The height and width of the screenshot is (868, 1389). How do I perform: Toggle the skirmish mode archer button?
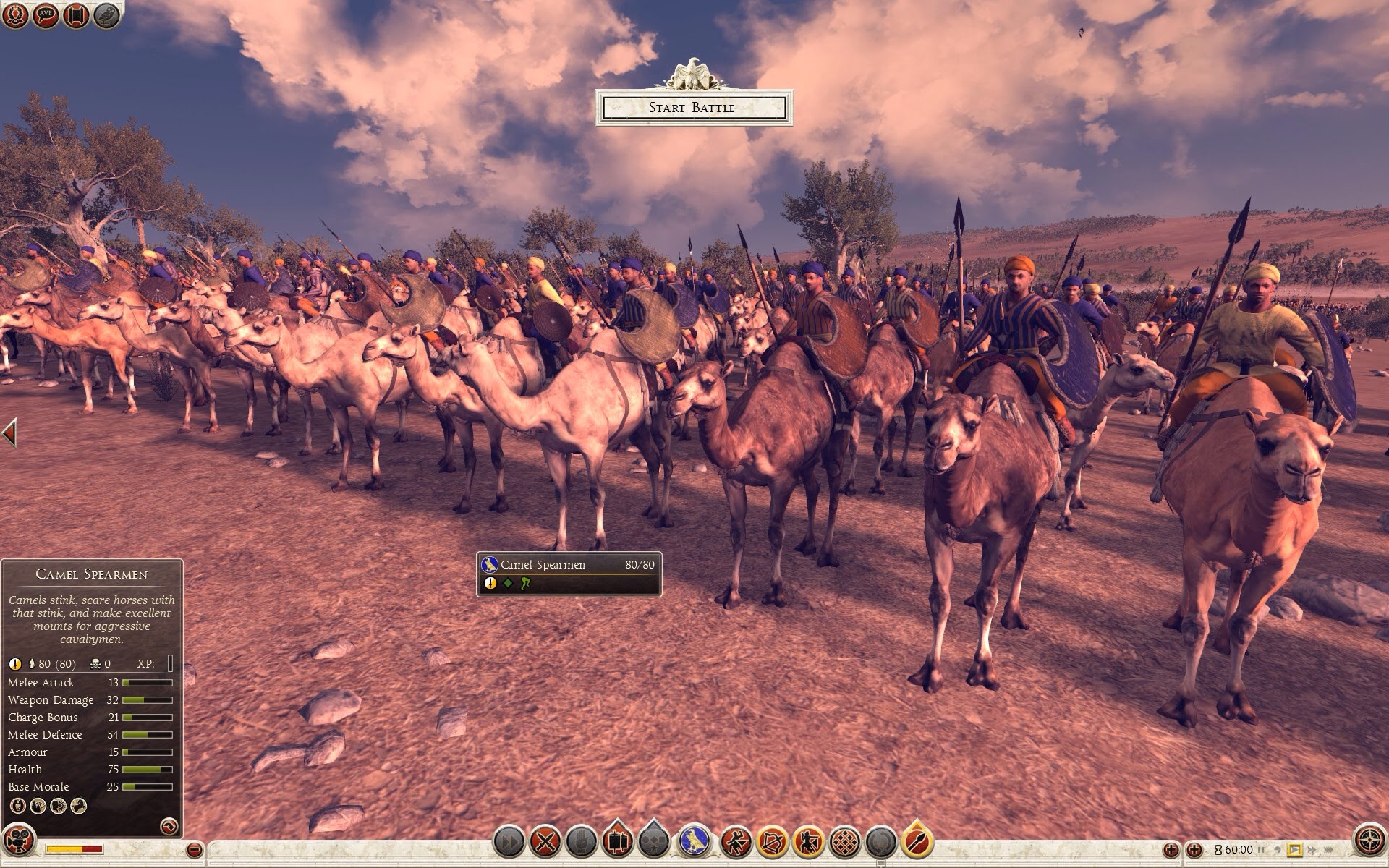click(x=809, y=842)
